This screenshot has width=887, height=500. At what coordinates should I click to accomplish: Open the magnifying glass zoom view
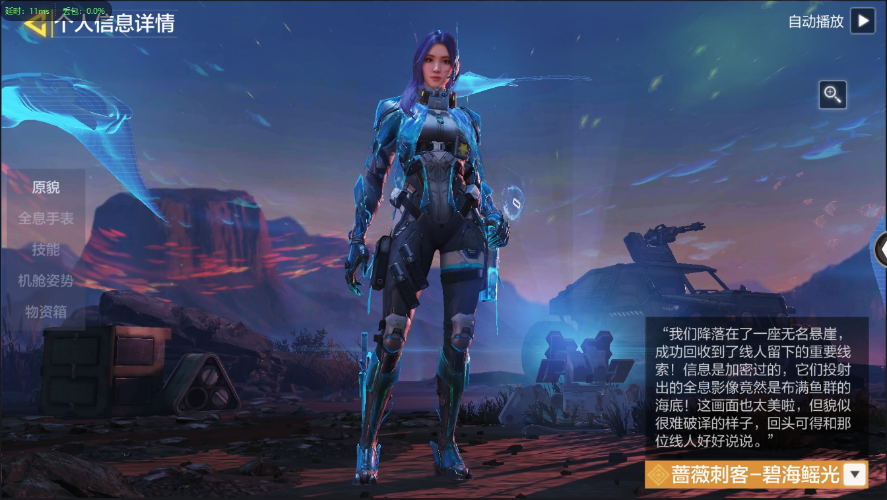coord(833,95)
